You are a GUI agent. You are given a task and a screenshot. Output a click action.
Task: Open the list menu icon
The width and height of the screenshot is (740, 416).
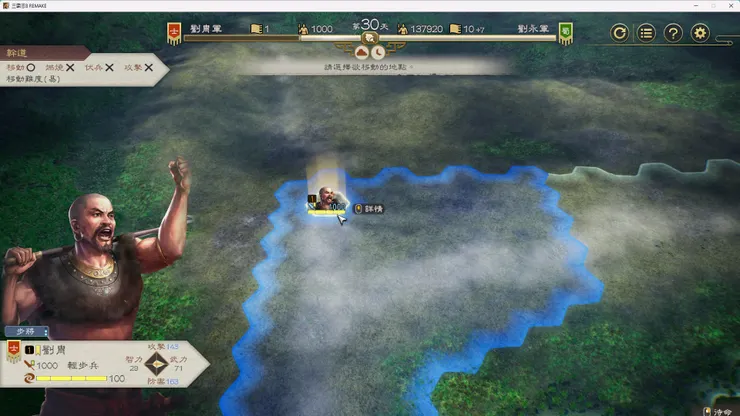(647, 33)
